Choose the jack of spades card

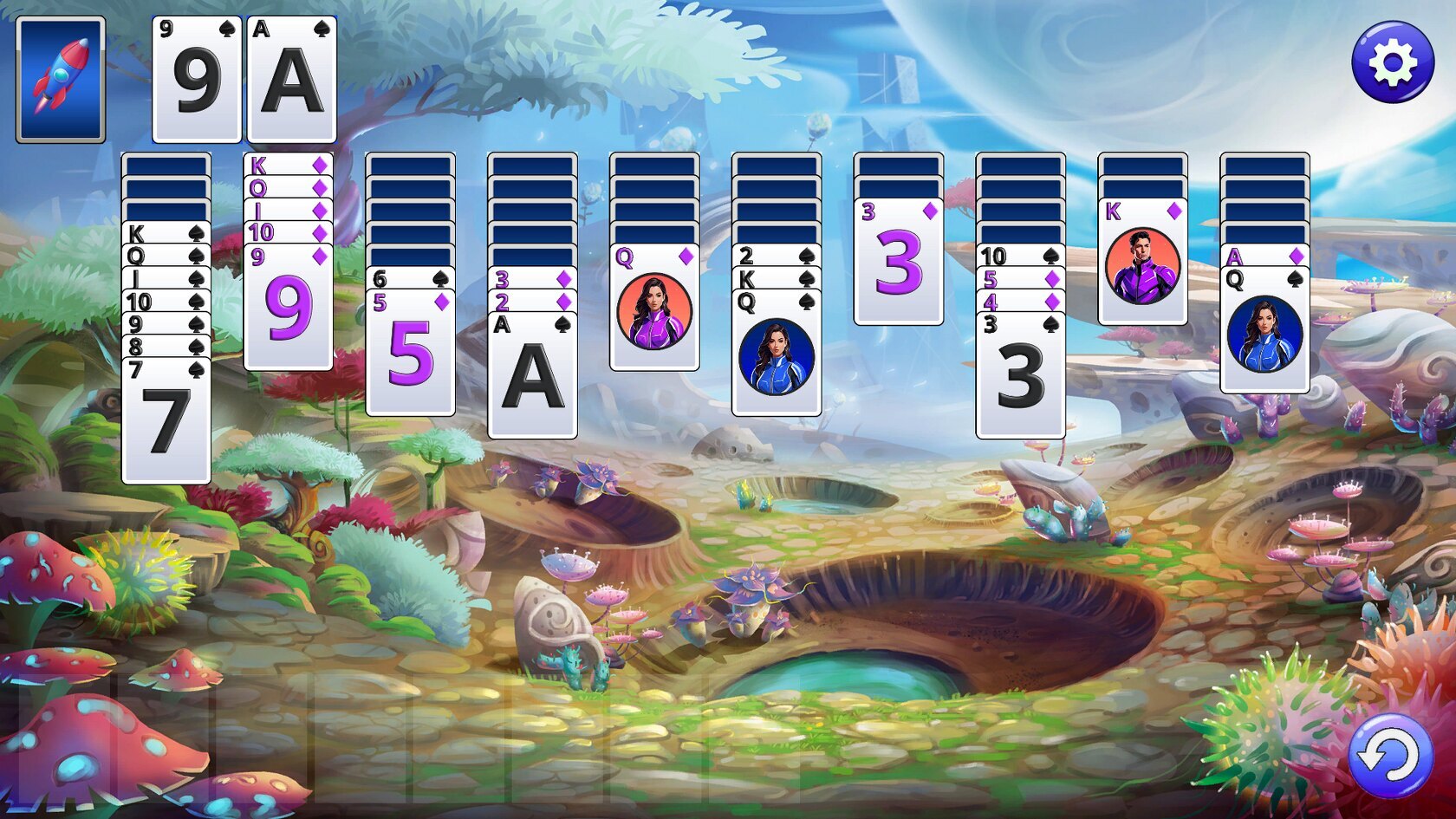[x=166, y=278]
